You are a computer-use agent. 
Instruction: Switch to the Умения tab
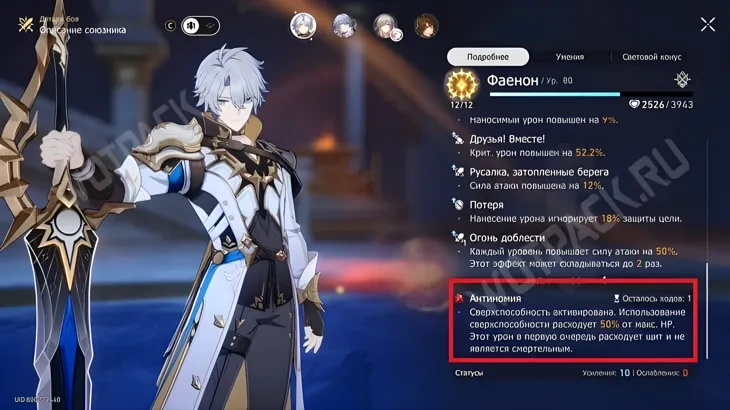(x=569, y=57)
